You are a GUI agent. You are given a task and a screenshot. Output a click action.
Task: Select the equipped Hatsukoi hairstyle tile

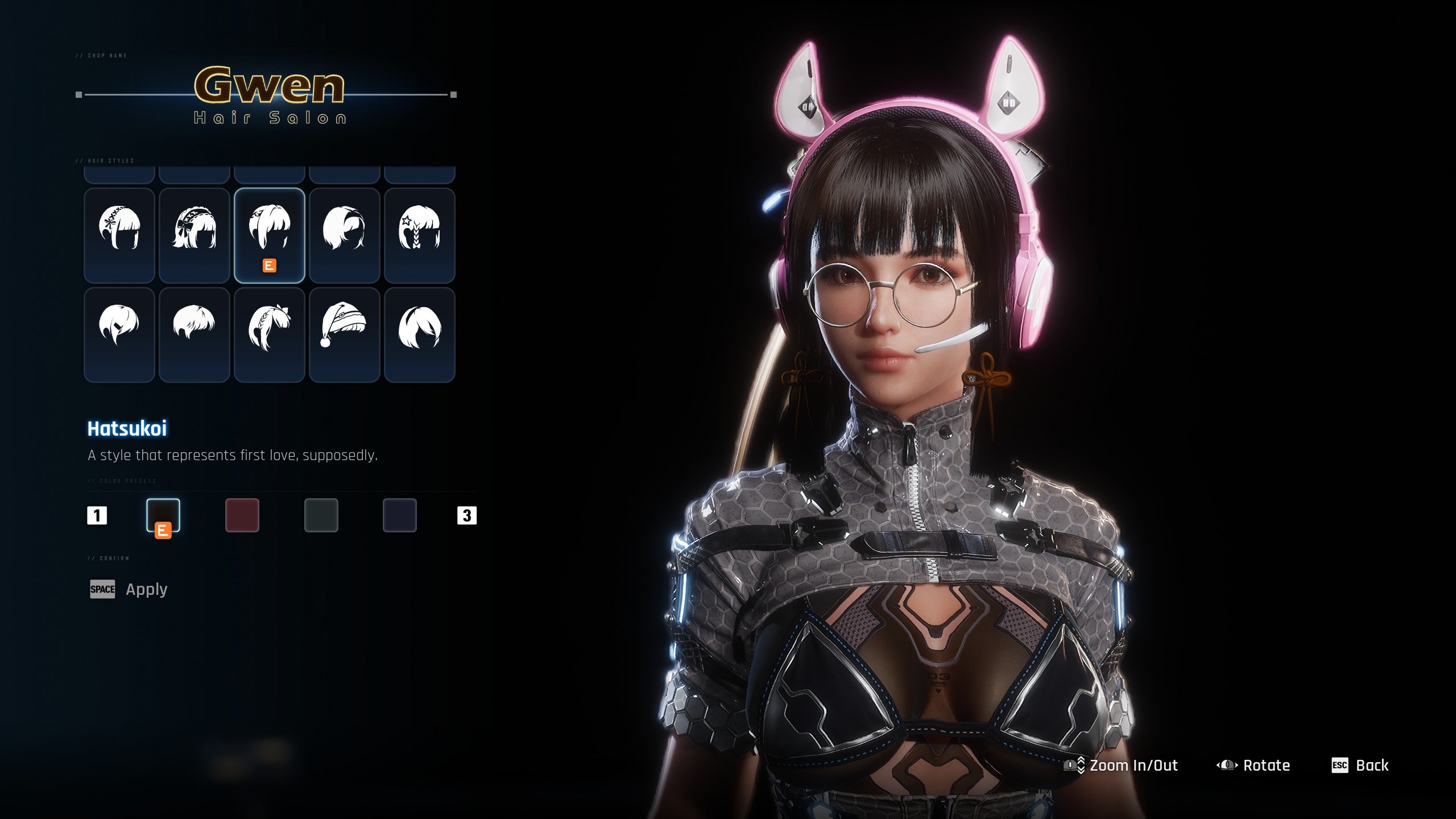pyautogui.click(x=270, y=235)
